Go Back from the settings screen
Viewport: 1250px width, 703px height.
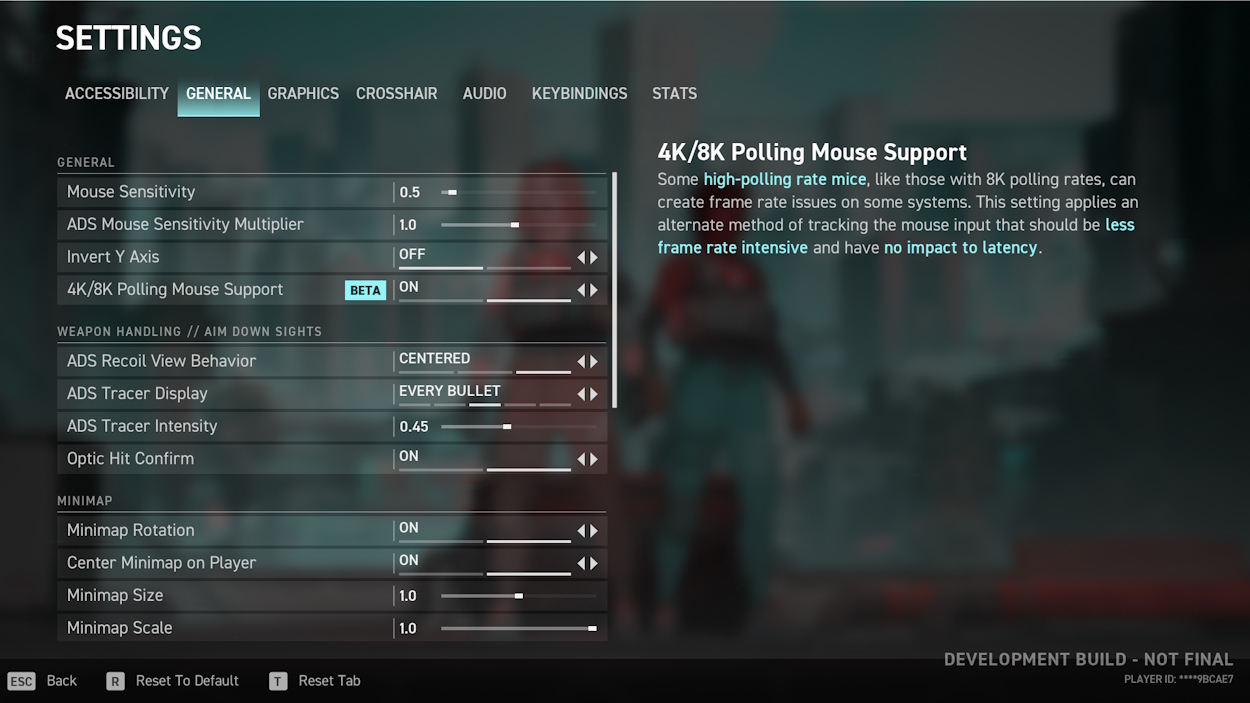click(60, 681)
